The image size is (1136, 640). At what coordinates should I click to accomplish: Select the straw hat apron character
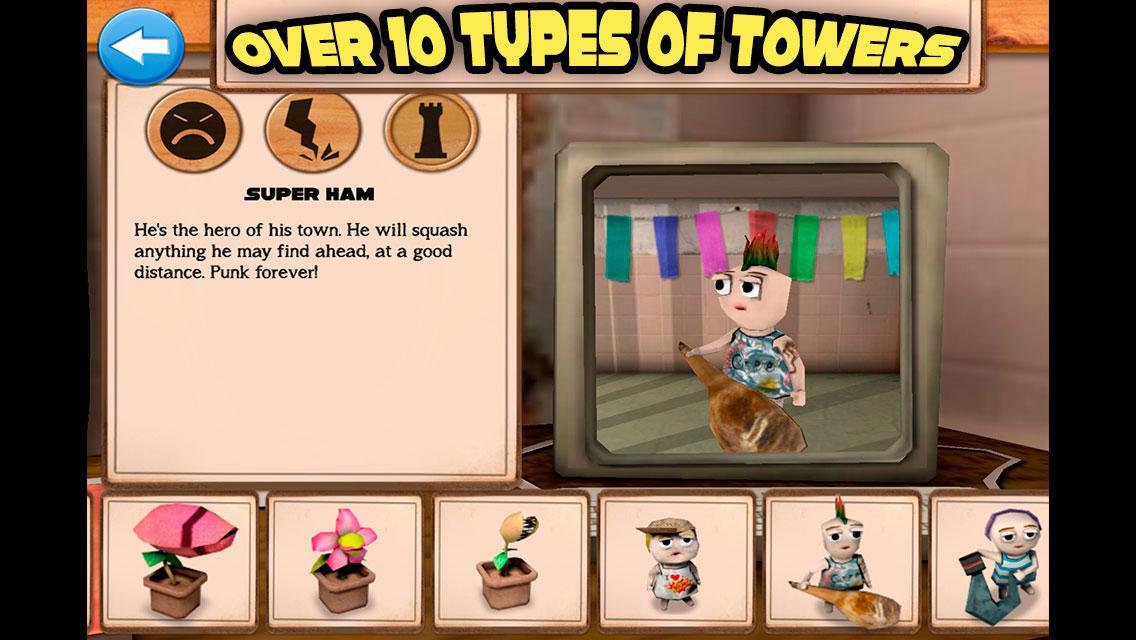pos(675,562)
